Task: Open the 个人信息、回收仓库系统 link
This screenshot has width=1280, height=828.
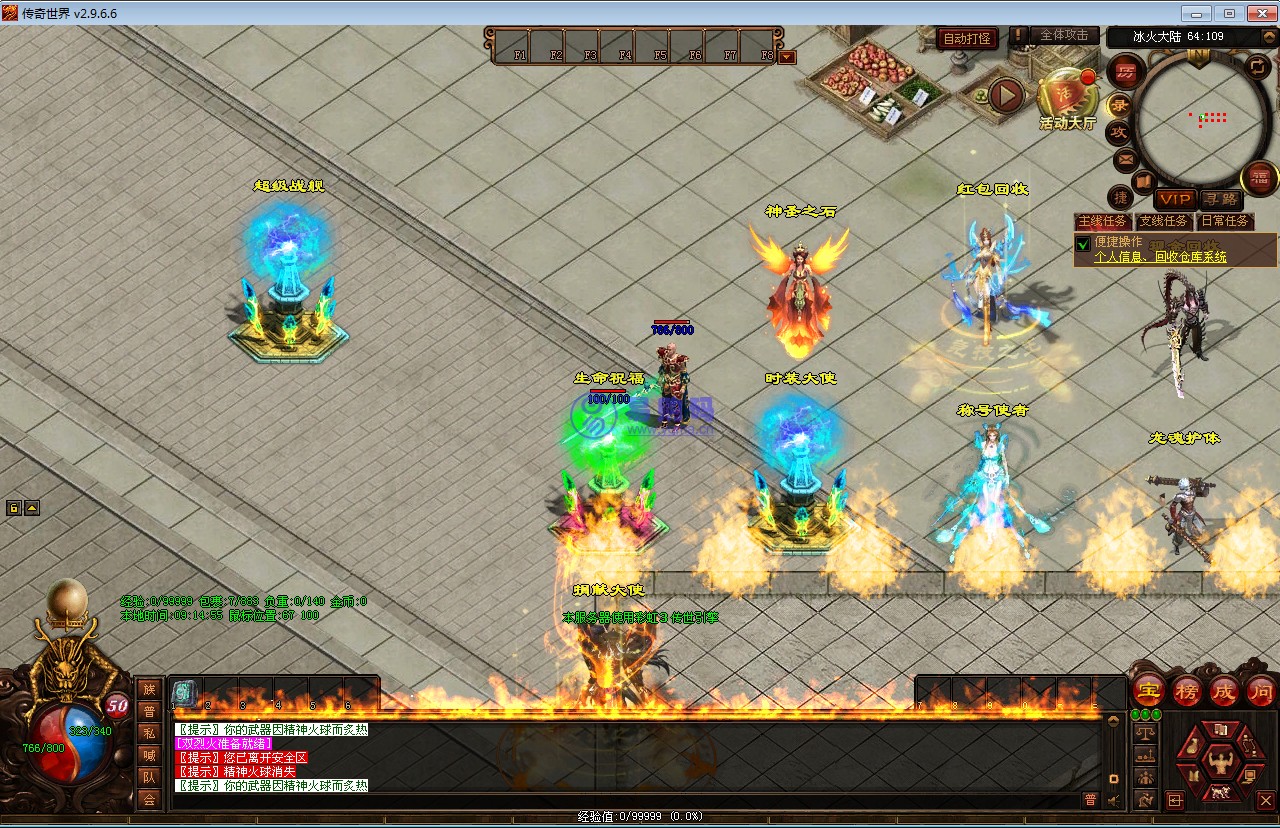Action: (x=1160, y=257)
